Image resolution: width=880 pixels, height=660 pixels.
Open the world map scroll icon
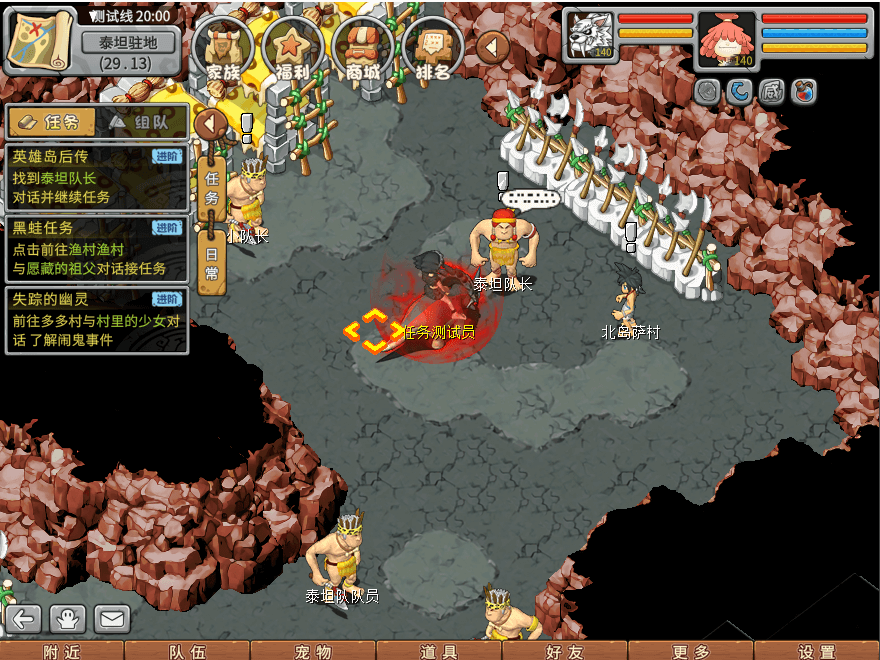click(x=40, y=39)
